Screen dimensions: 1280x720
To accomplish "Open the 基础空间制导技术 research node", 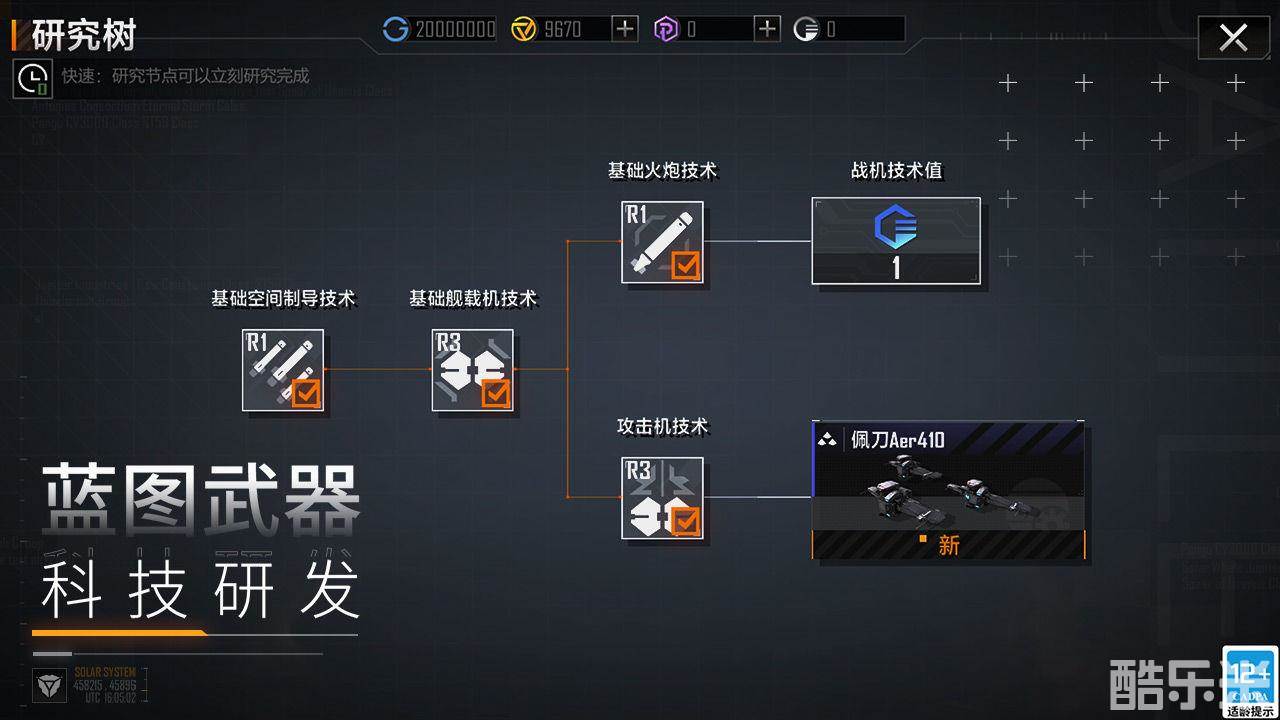I will tap(283, 370).
